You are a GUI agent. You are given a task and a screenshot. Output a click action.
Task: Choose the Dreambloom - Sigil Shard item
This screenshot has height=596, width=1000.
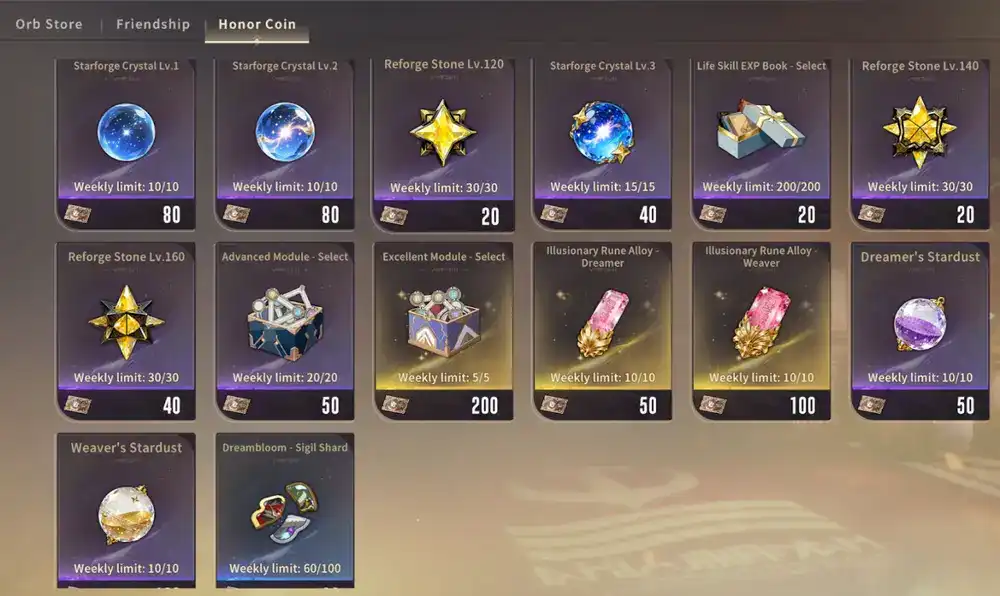click(285, 510)
